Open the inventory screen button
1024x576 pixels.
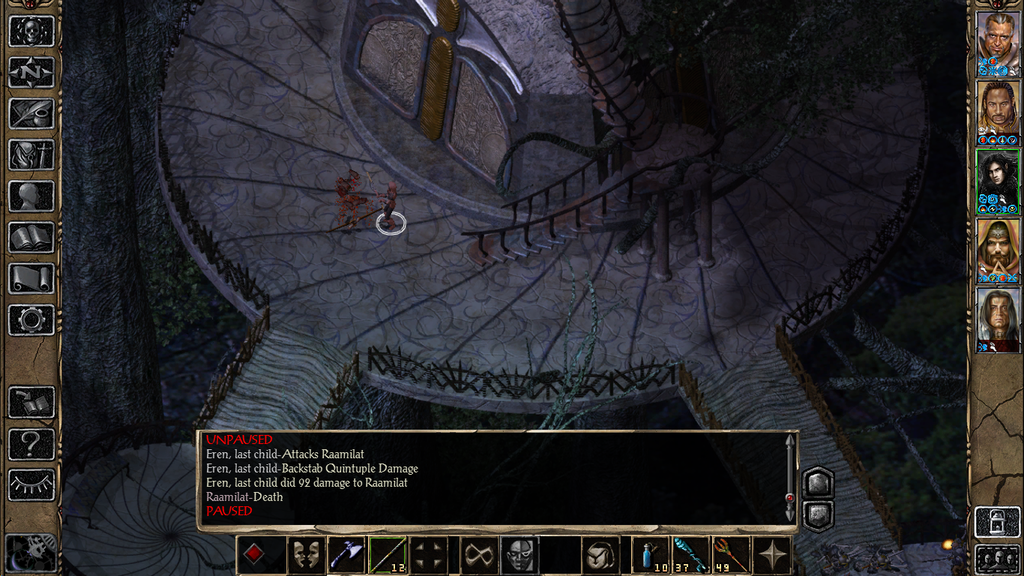31,155
